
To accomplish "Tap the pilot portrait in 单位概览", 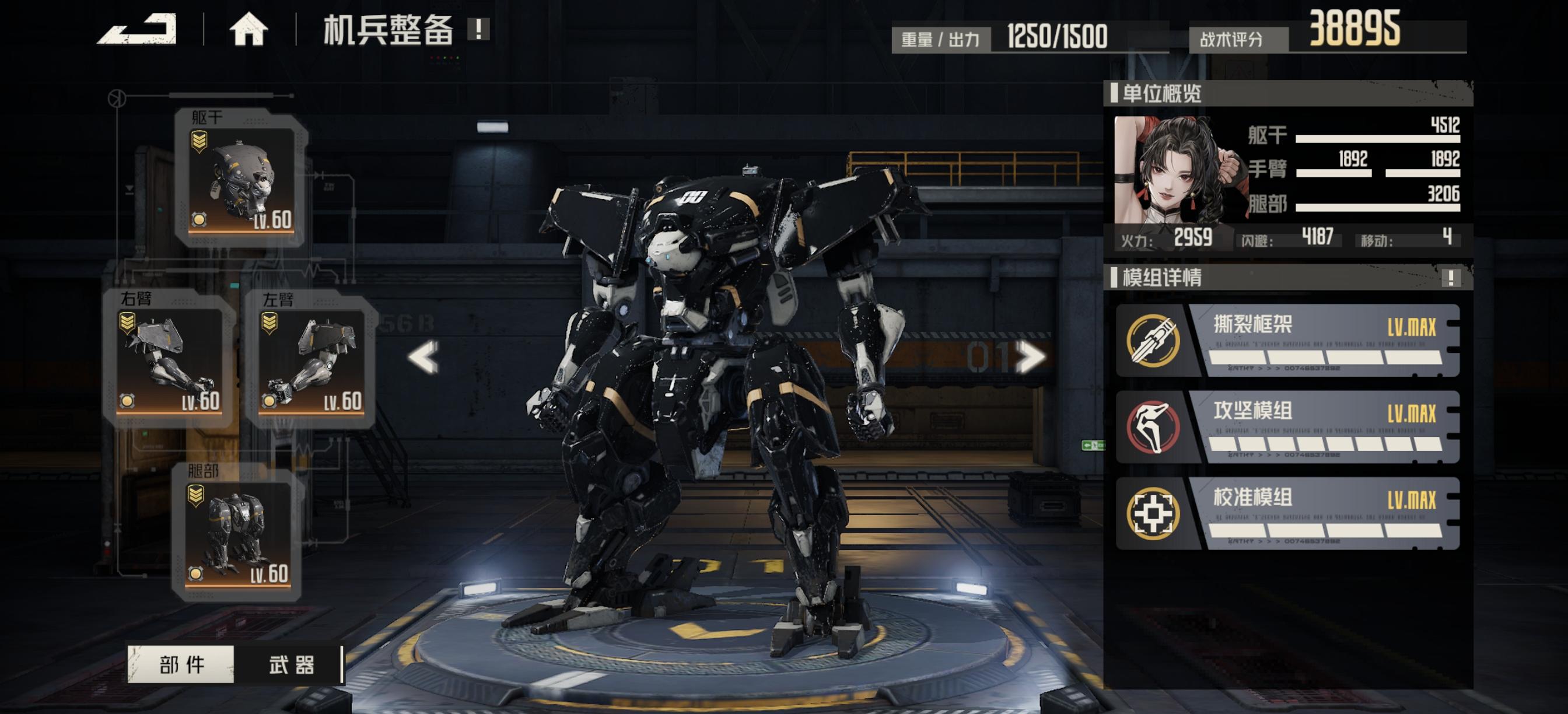I will pos(1172,170).
